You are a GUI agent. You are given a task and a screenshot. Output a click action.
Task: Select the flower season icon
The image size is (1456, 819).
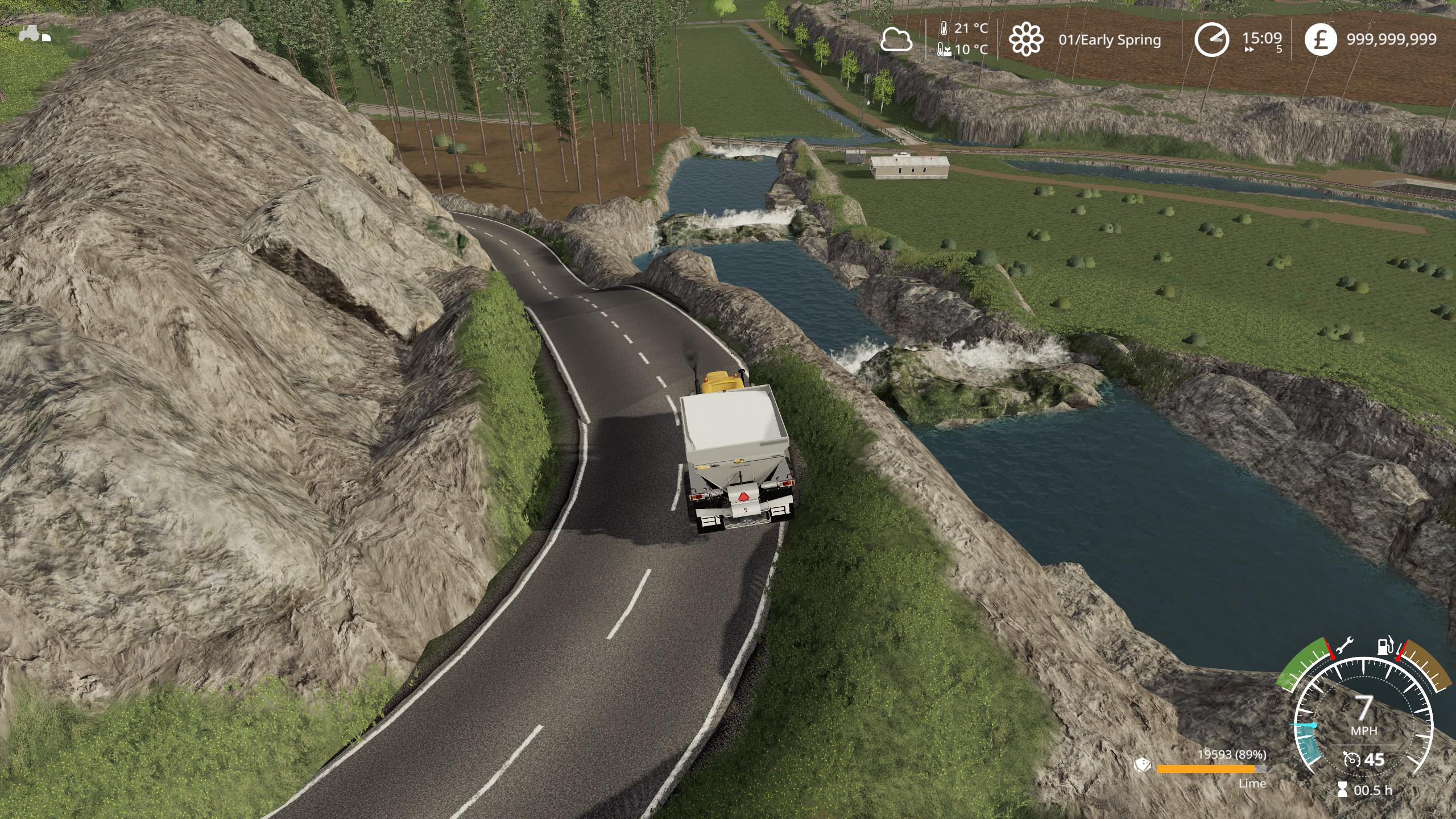point(1026,39)
